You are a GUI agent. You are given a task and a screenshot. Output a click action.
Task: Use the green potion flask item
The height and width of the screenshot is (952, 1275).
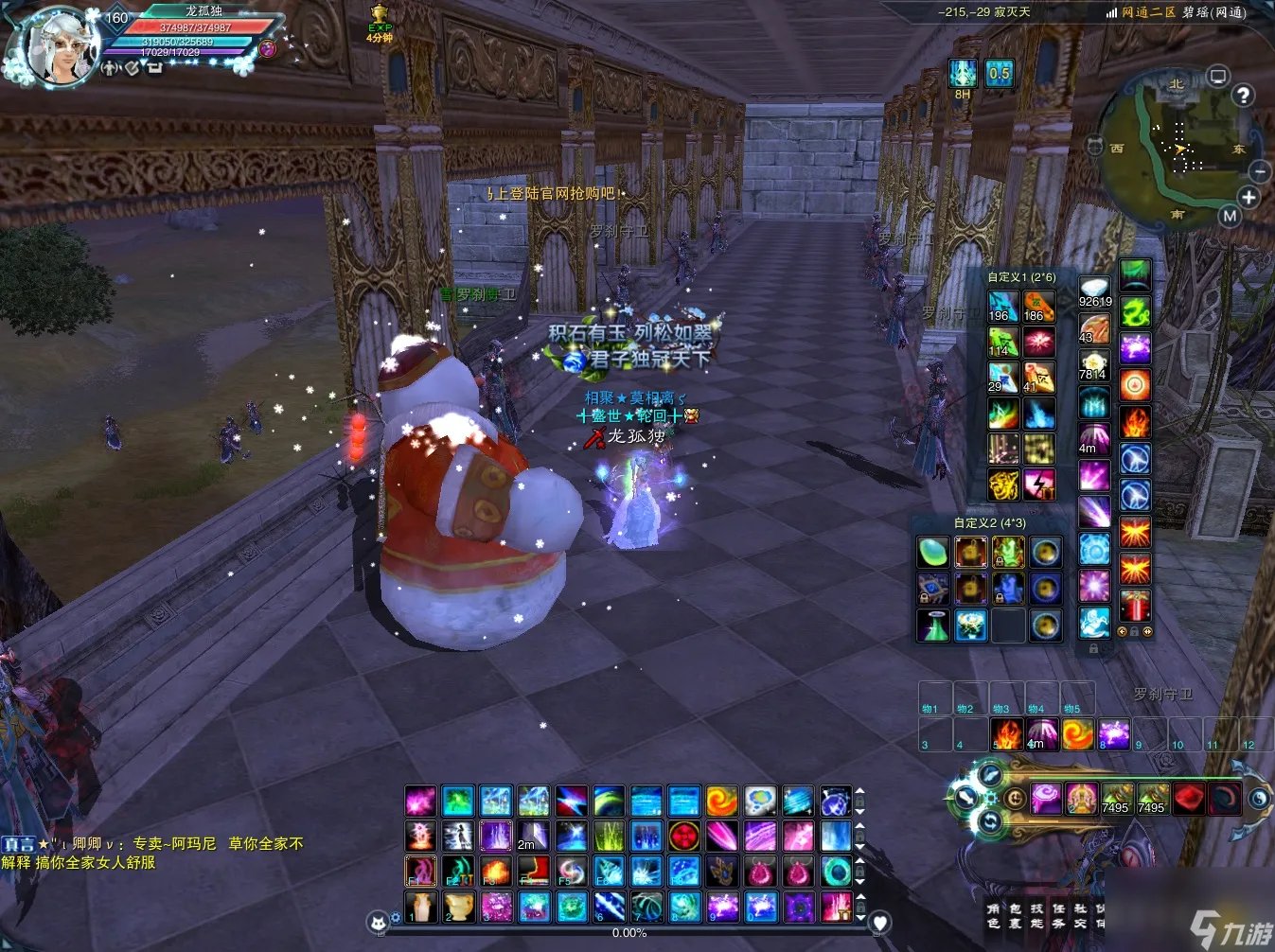coord(933,626)
